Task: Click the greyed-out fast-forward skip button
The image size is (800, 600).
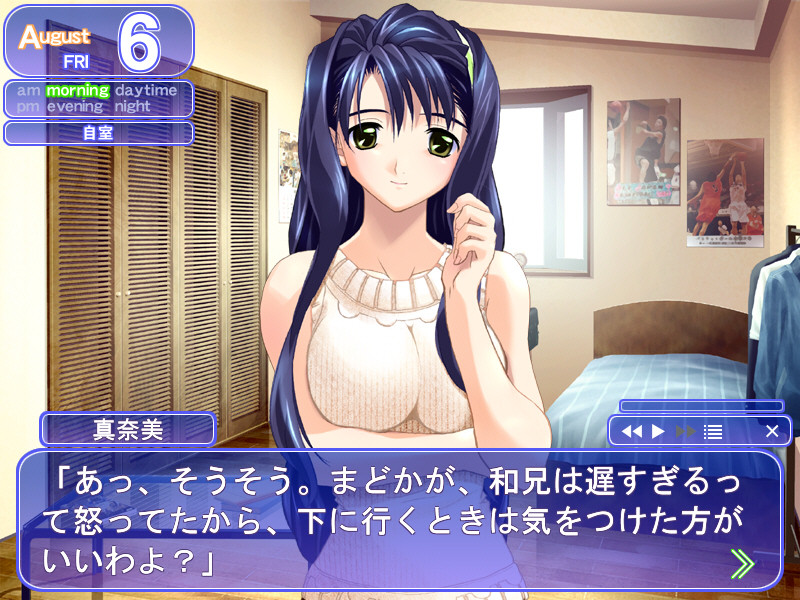Action: [x=685, y=432]
